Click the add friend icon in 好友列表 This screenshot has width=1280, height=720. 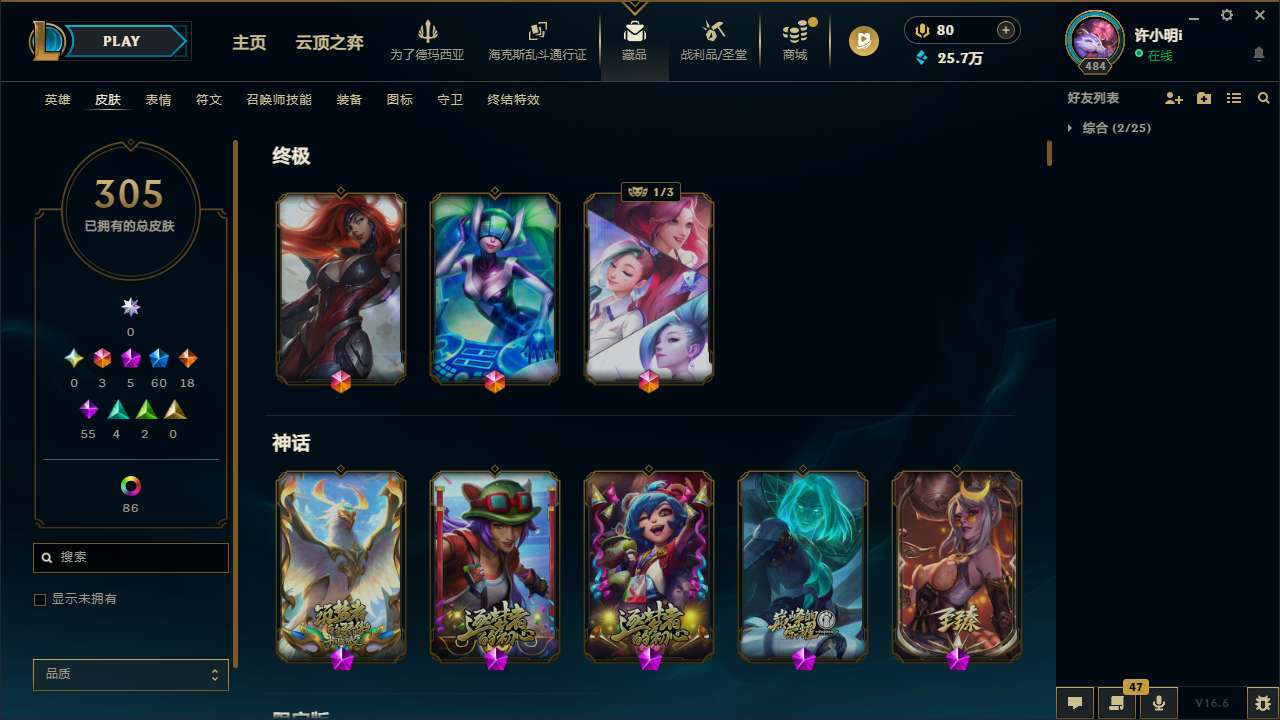pyautogui.click(x=1174, y=98)
